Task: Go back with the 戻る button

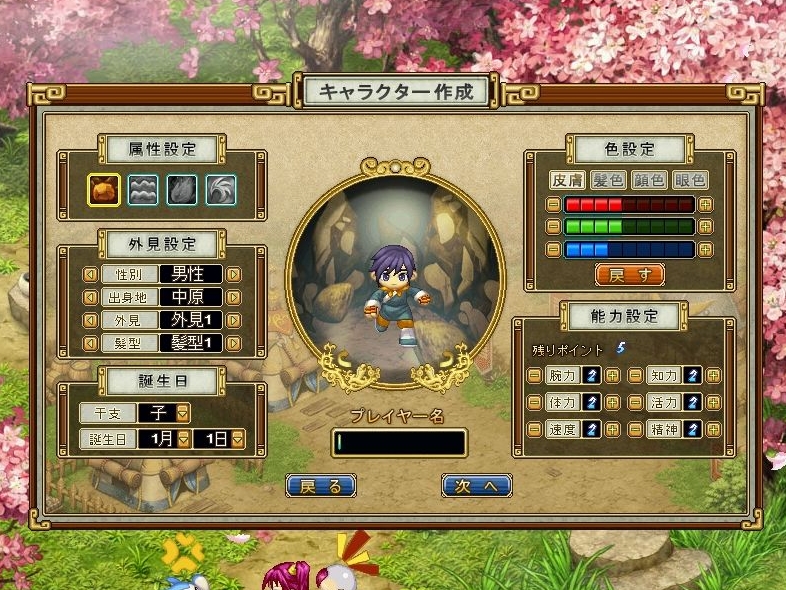Action: [321, 486]
